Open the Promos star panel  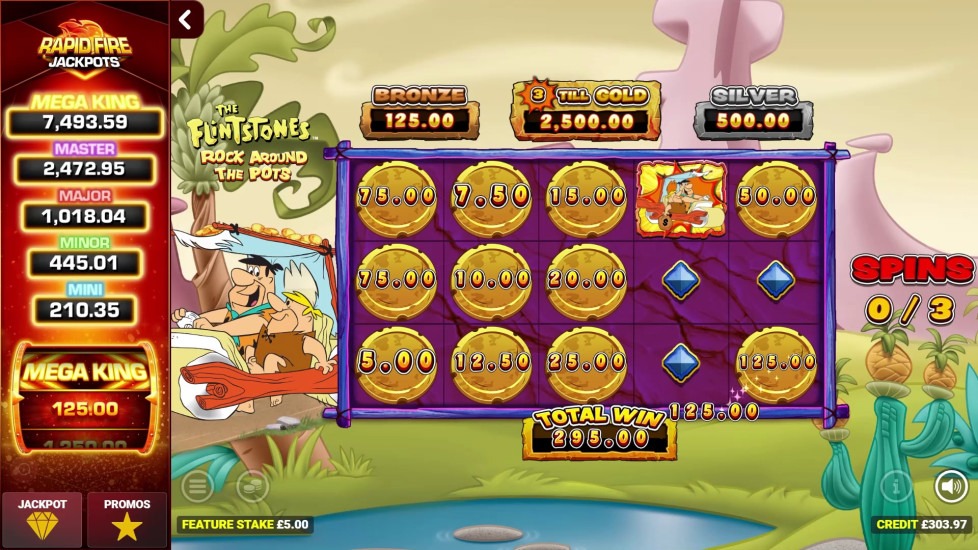click(127, 517)
